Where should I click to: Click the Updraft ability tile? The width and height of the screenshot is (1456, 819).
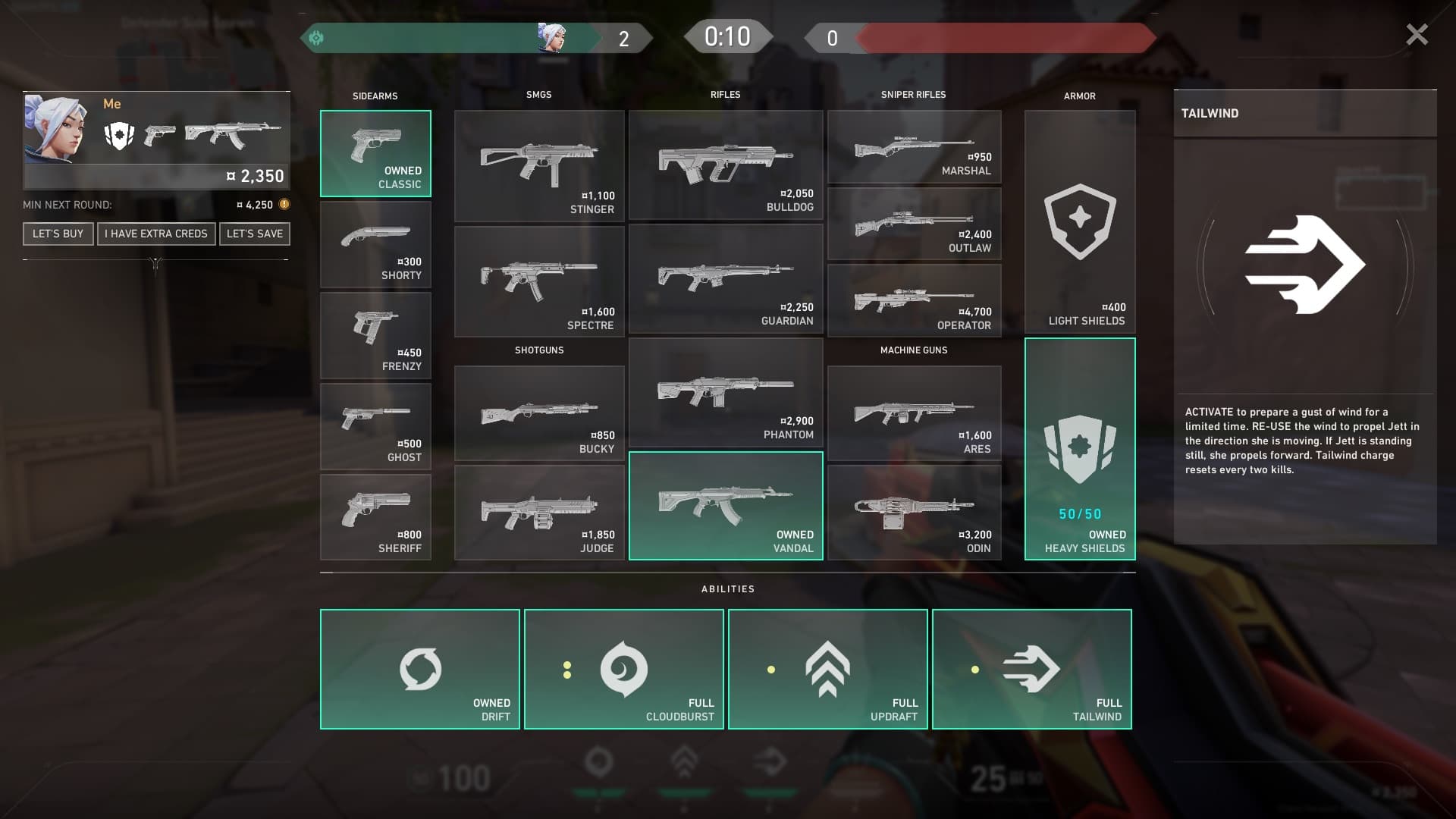click(x=827, y=669)
